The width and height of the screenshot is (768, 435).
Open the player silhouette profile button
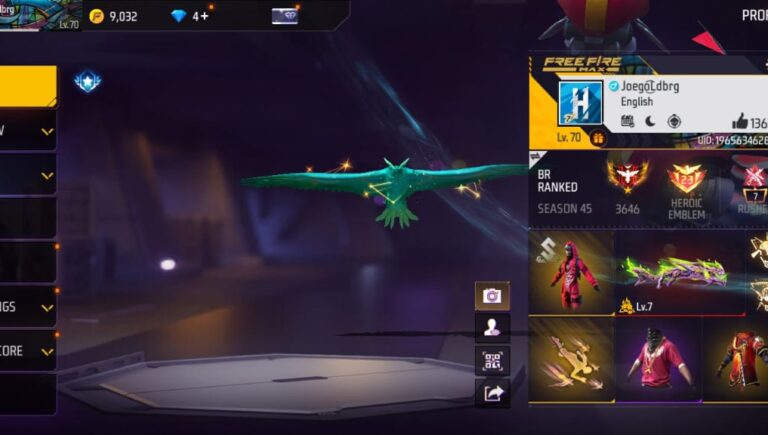tap(492, 328)
